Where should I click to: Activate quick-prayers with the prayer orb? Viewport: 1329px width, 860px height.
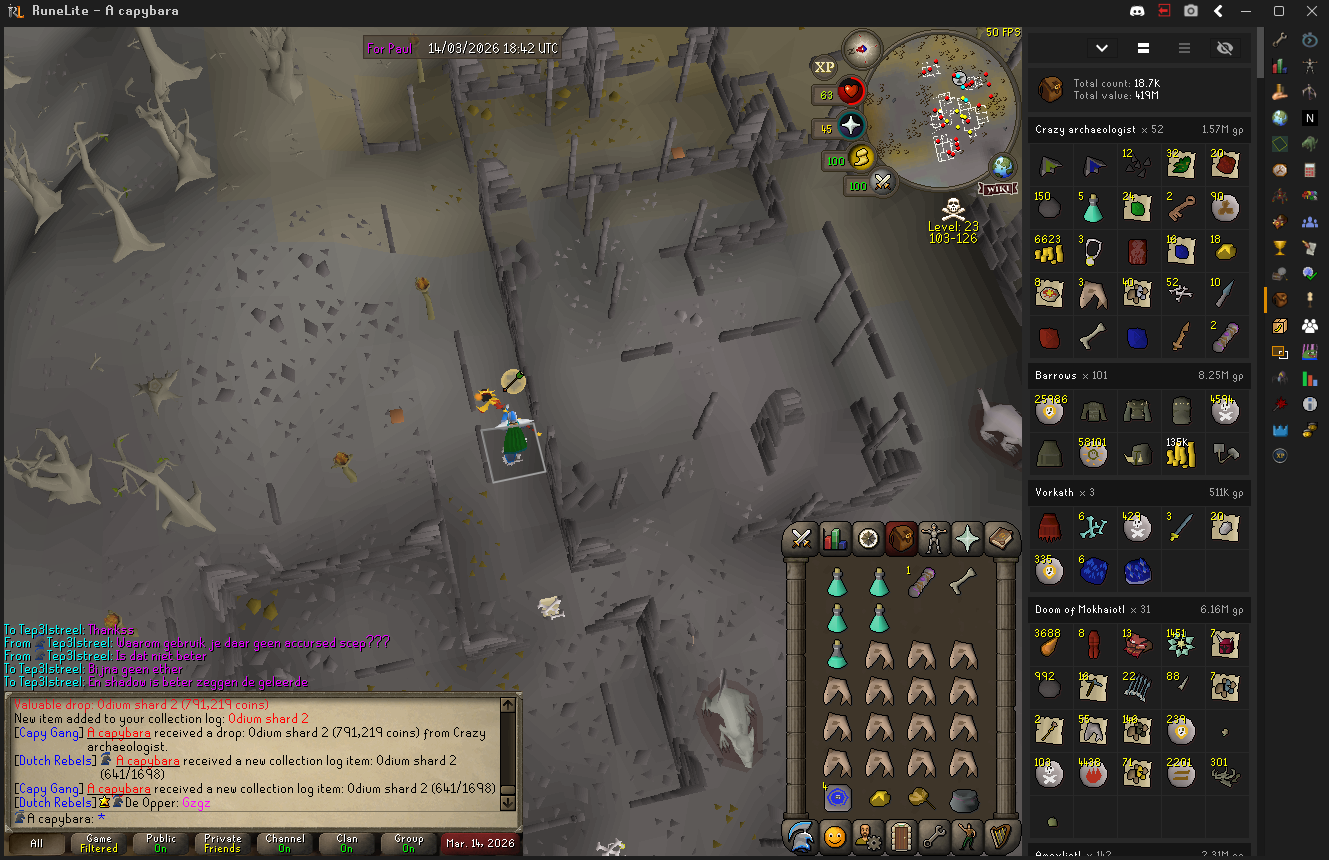coord(851,126)
